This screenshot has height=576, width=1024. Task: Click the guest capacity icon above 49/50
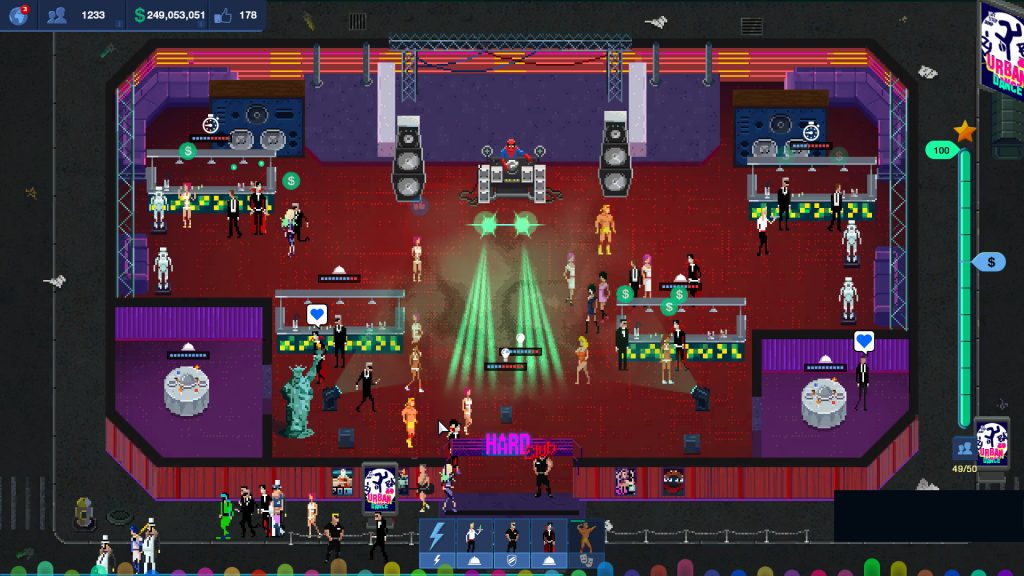point(963,448)
